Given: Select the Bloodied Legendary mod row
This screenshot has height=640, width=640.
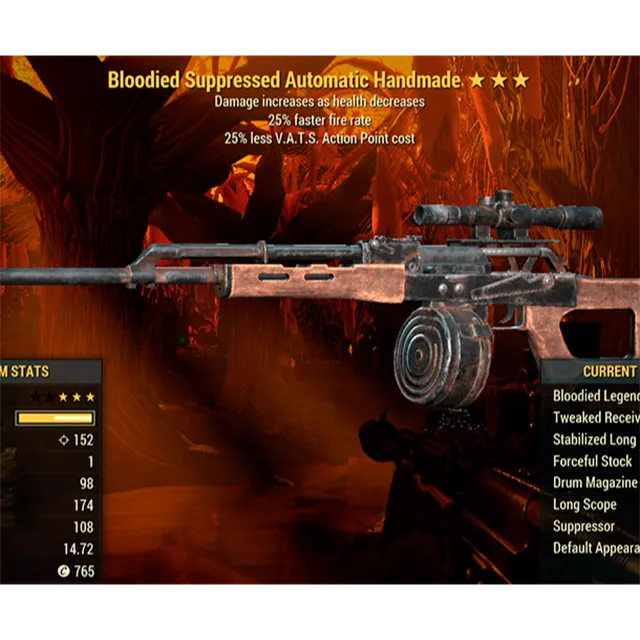Looking at the screenshot, I should pyautogui.click(x=595, y=396).
